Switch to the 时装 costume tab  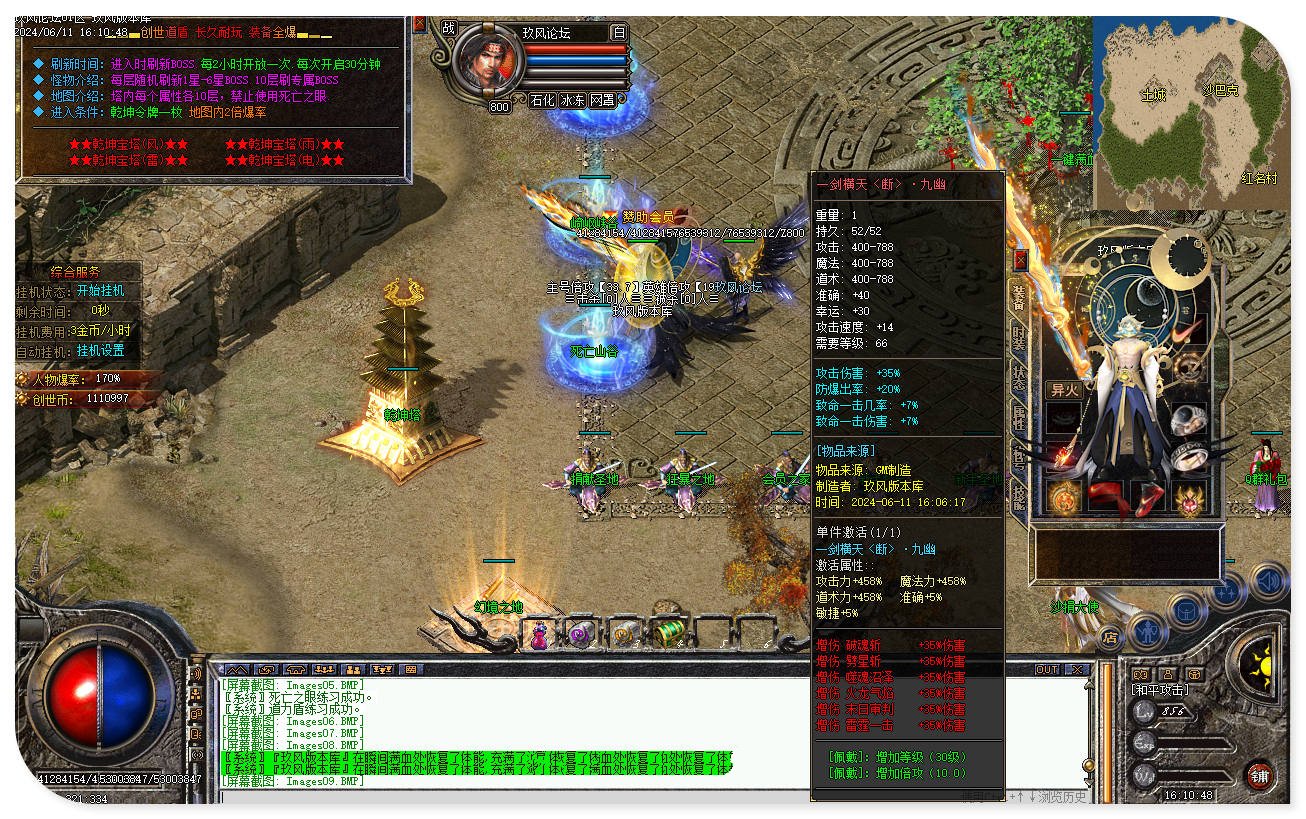click(x=1018, y=337)
